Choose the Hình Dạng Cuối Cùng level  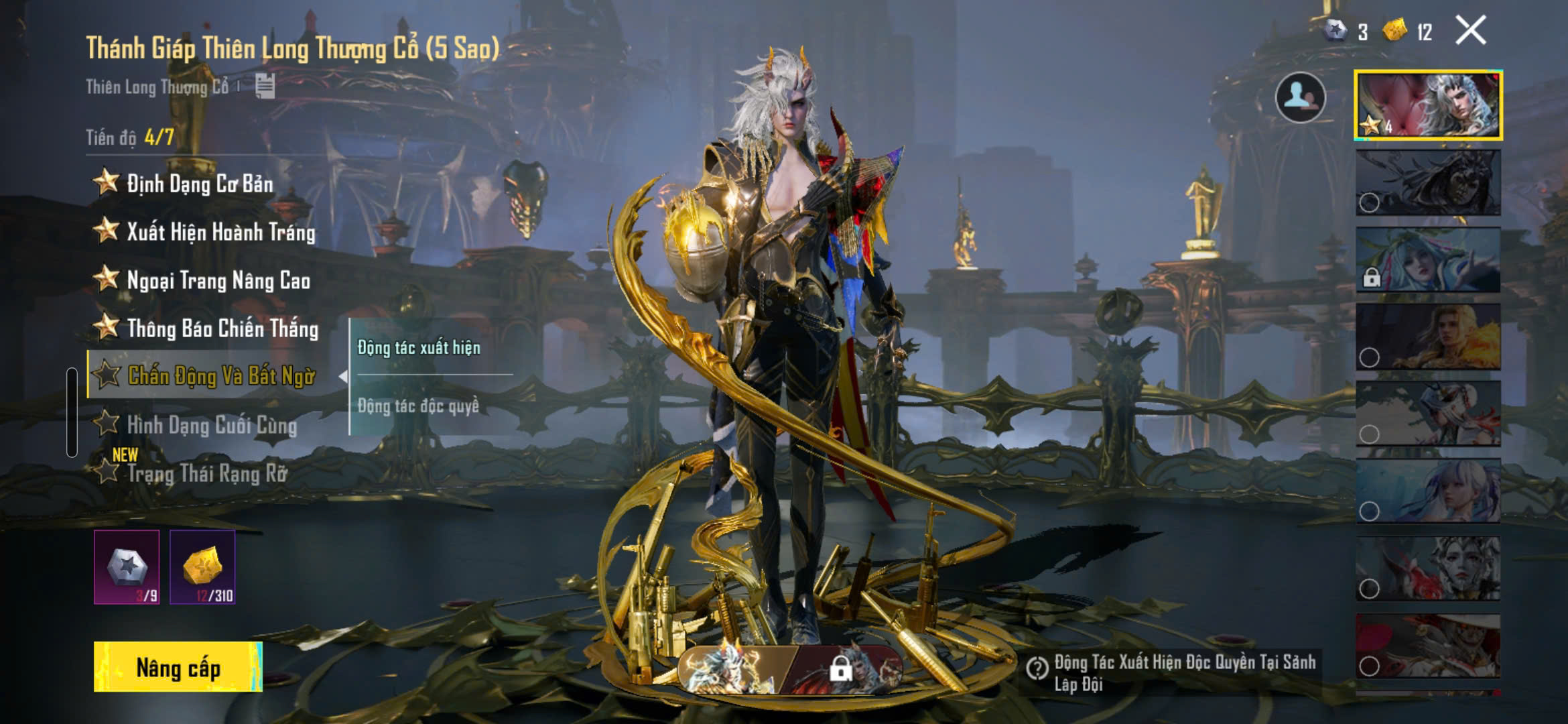[x=211, y=424]
